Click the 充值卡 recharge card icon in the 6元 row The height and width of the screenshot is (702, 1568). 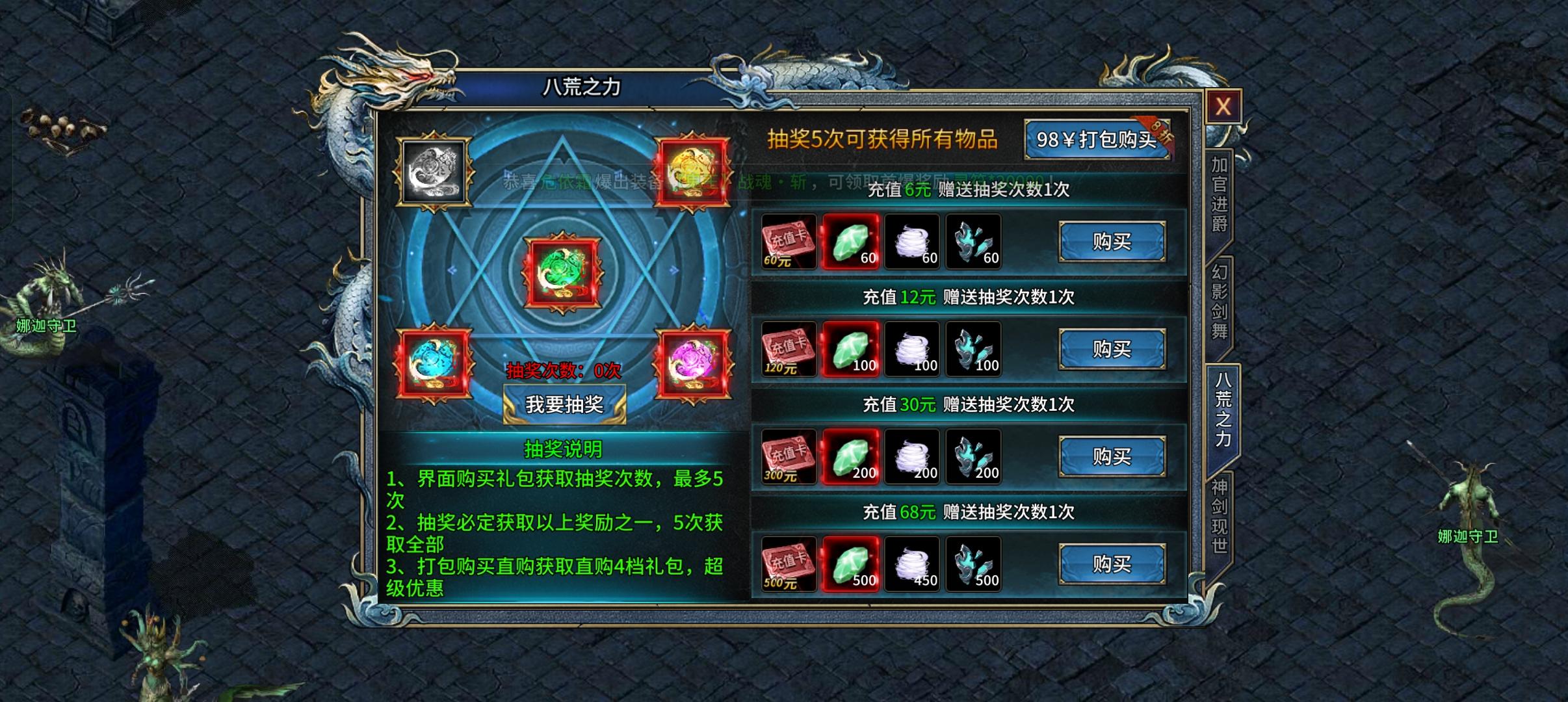(x=788, y=242)
